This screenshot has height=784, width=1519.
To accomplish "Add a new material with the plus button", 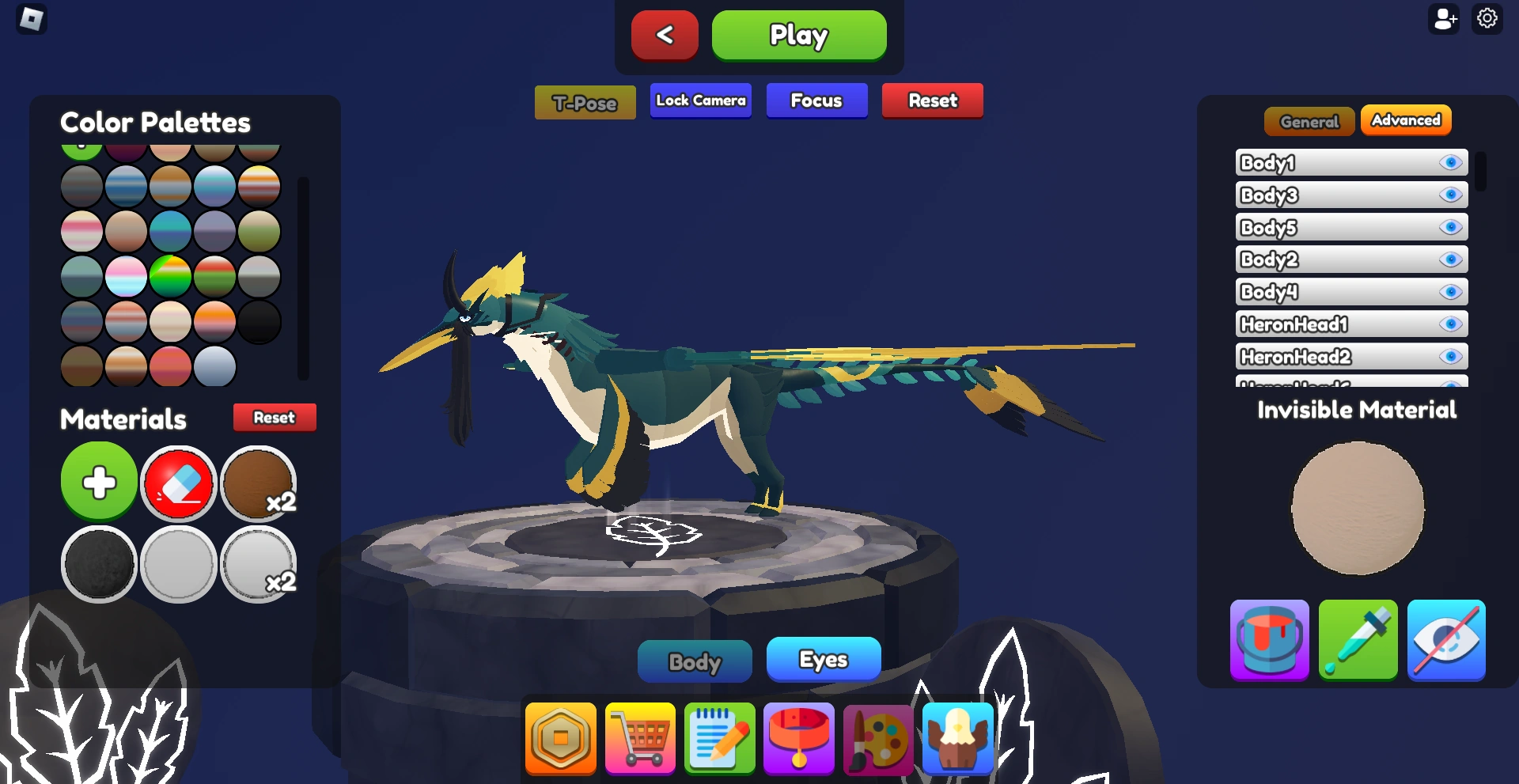I will coord(98,481).
